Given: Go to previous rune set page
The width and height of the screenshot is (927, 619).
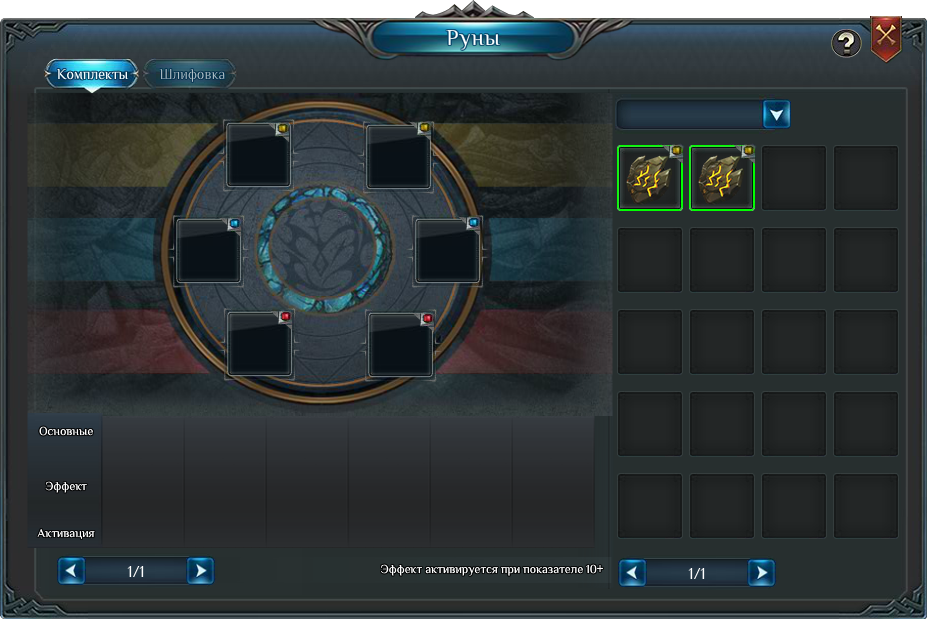Looking at the screenshot, I should [x=71, y=571].
